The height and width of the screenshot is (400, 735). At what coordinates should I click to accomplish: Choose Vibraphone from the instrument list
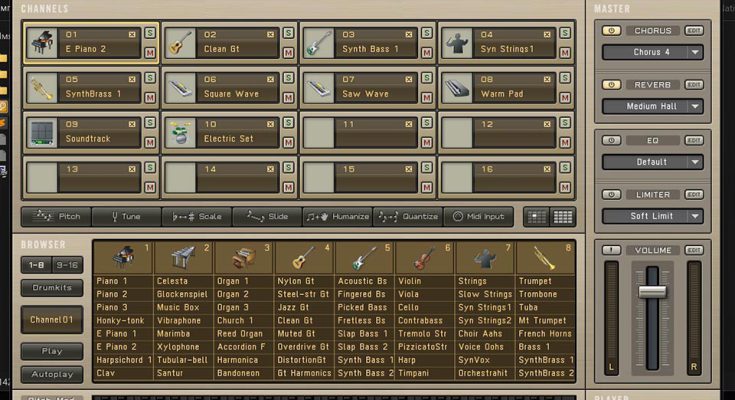coord(179,320)
